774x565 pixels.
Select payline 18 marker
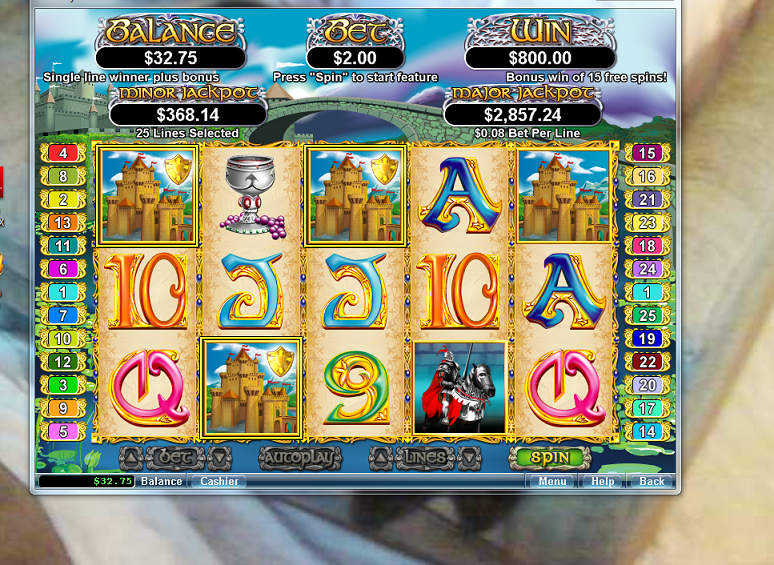click(647, 246)
